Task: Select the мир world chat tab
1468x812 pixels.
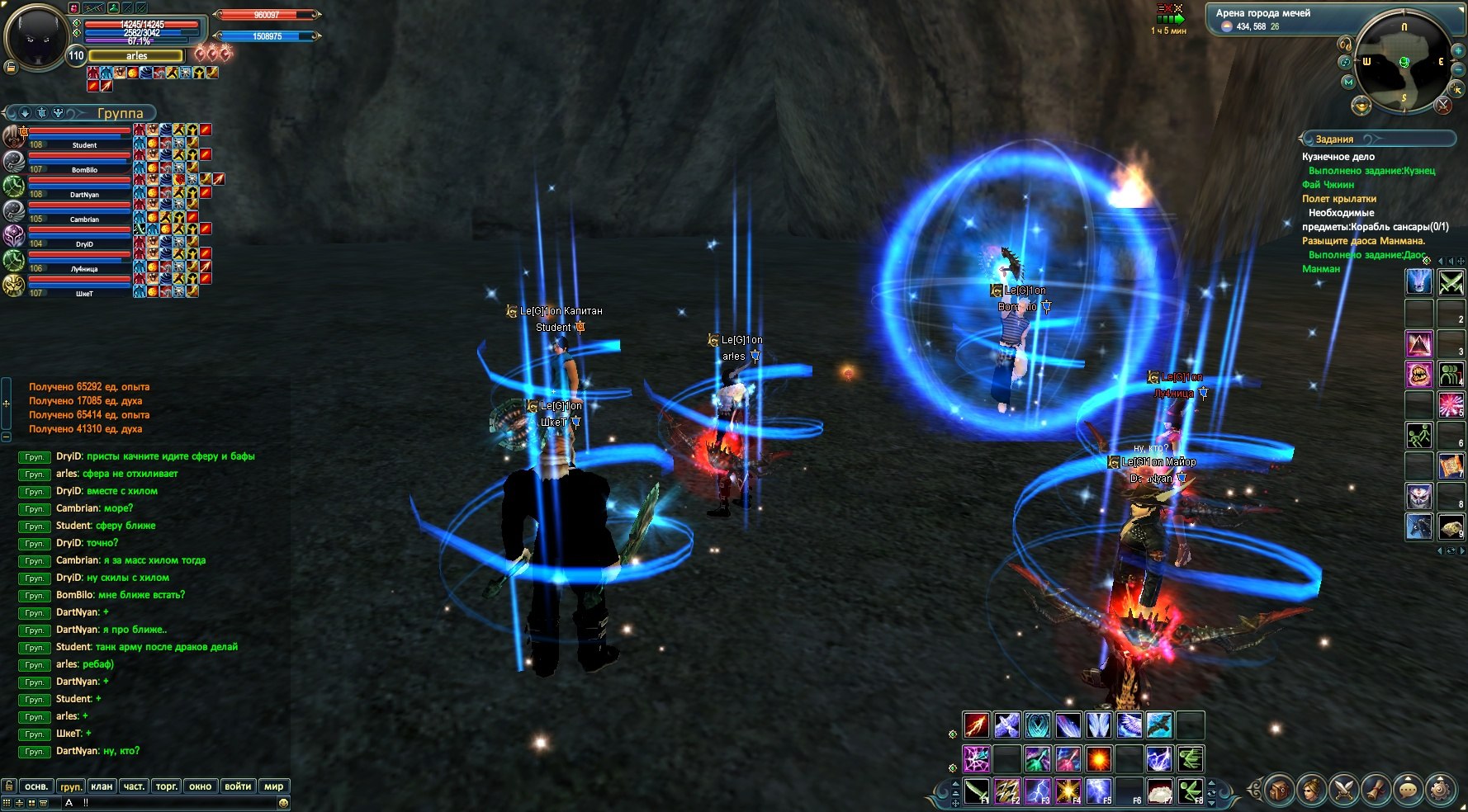Action: point(273,786)
